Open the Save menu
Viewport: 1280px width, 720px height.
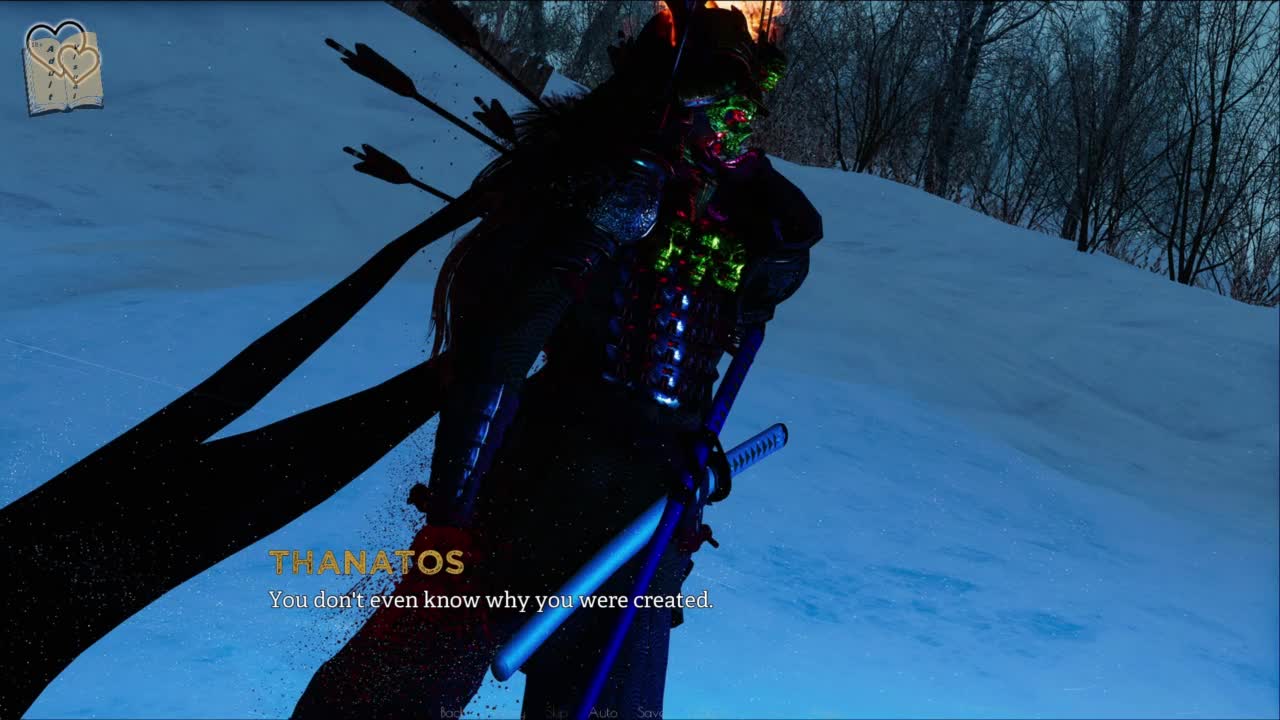click(x=651, y=712)
